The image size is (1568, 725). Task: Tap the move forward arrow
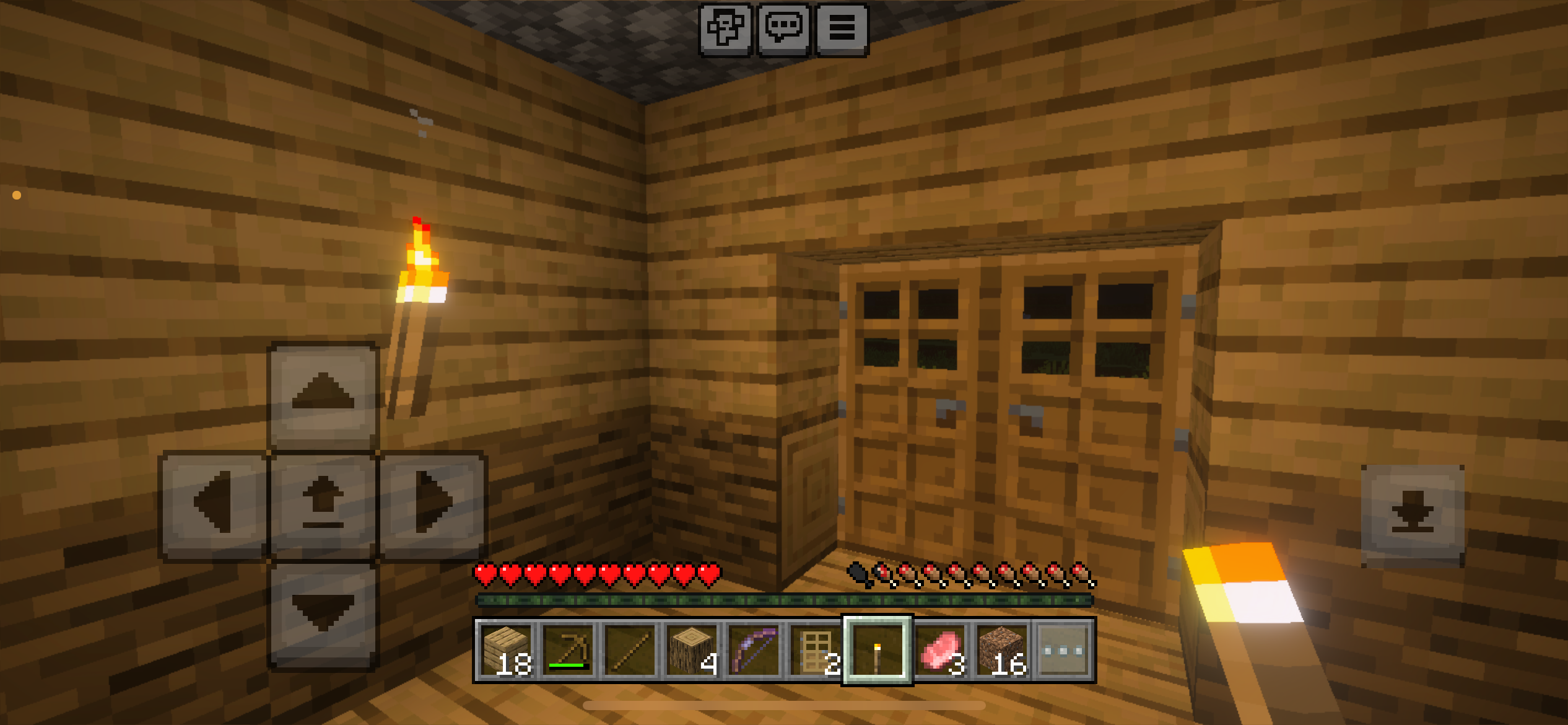click(x=323, y=394)
